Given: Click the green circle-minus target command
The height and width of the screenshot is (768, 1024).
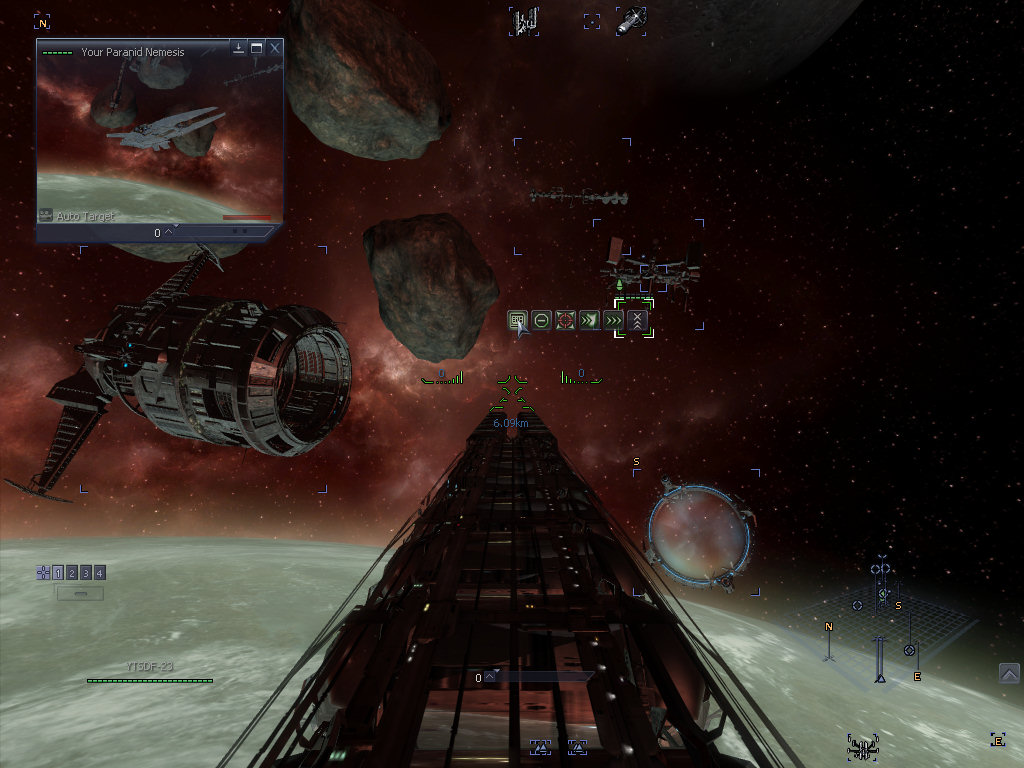Looking at the screenshot, I should 541,320.
